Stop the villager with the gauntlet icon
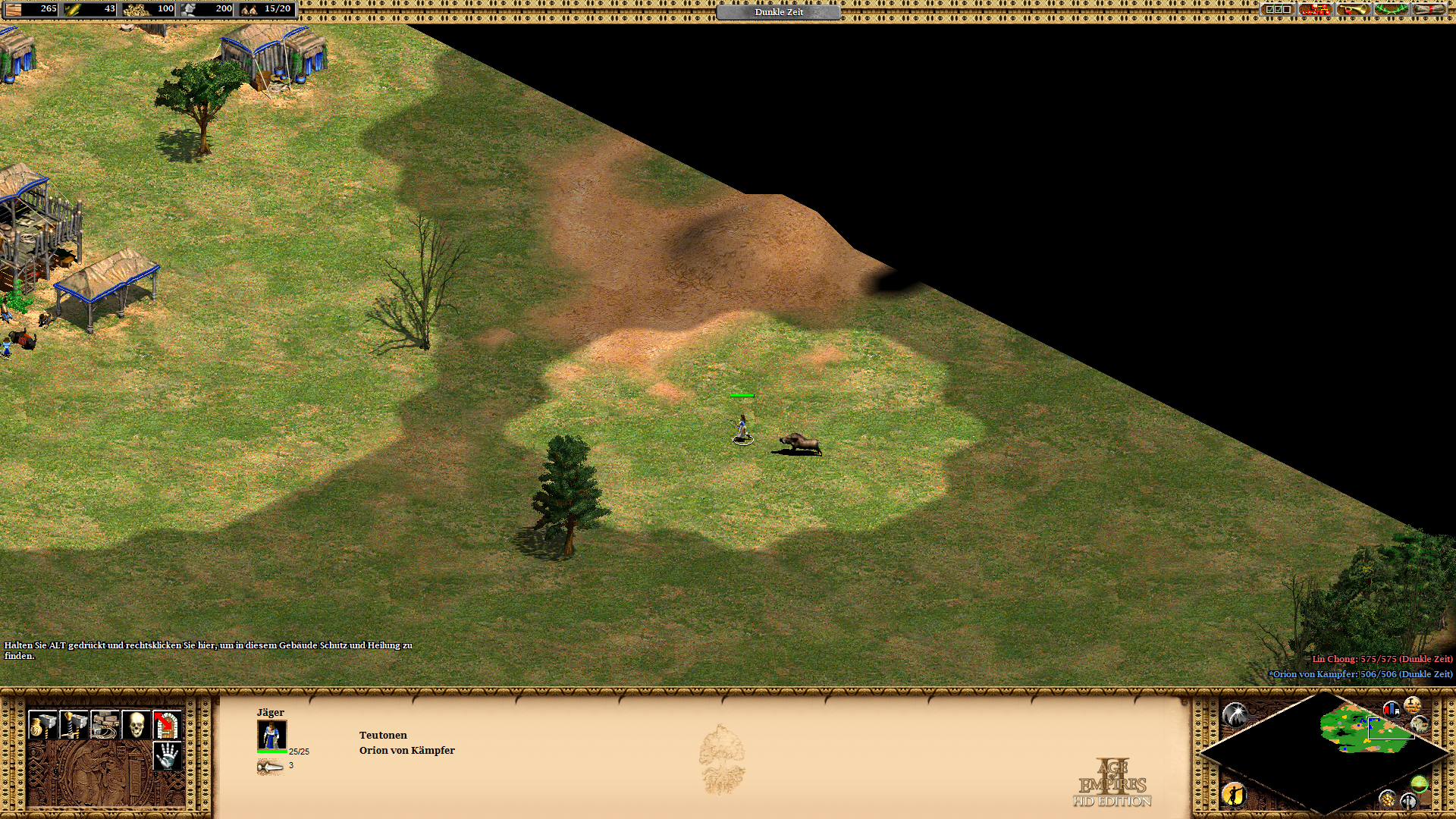 point(167,755)
